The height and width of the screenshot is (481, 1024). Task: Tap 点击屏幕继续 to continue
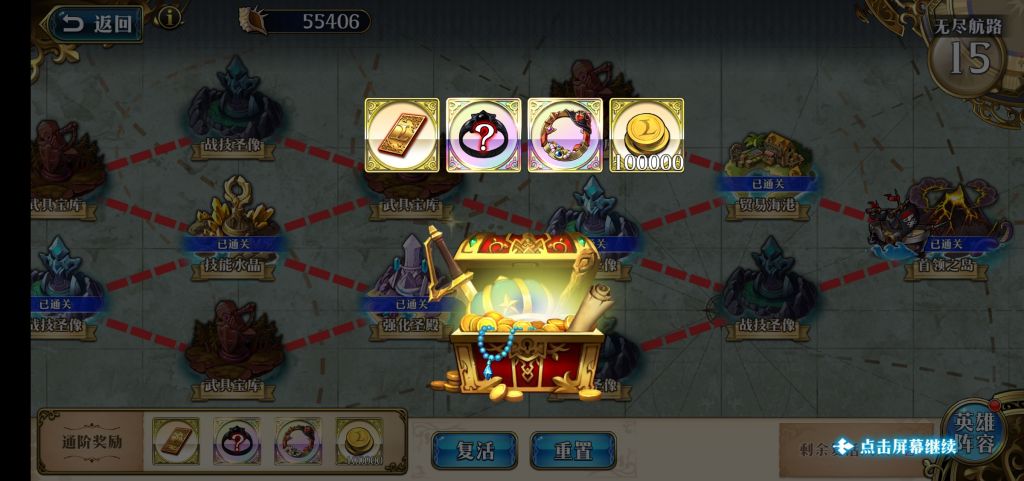tap(895, 446)
